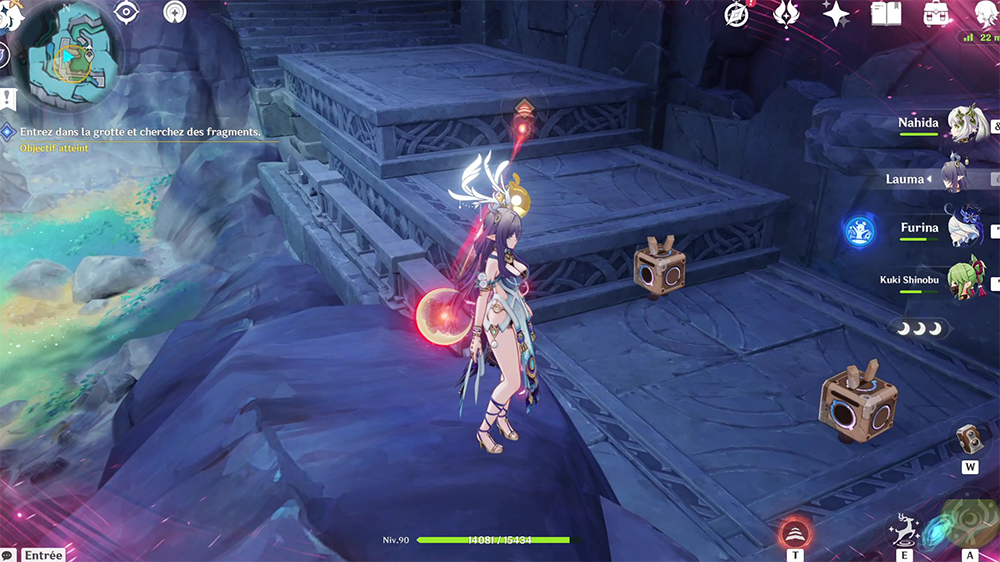
Task: Open the circular minimap
Action: (x=68, y=53)
